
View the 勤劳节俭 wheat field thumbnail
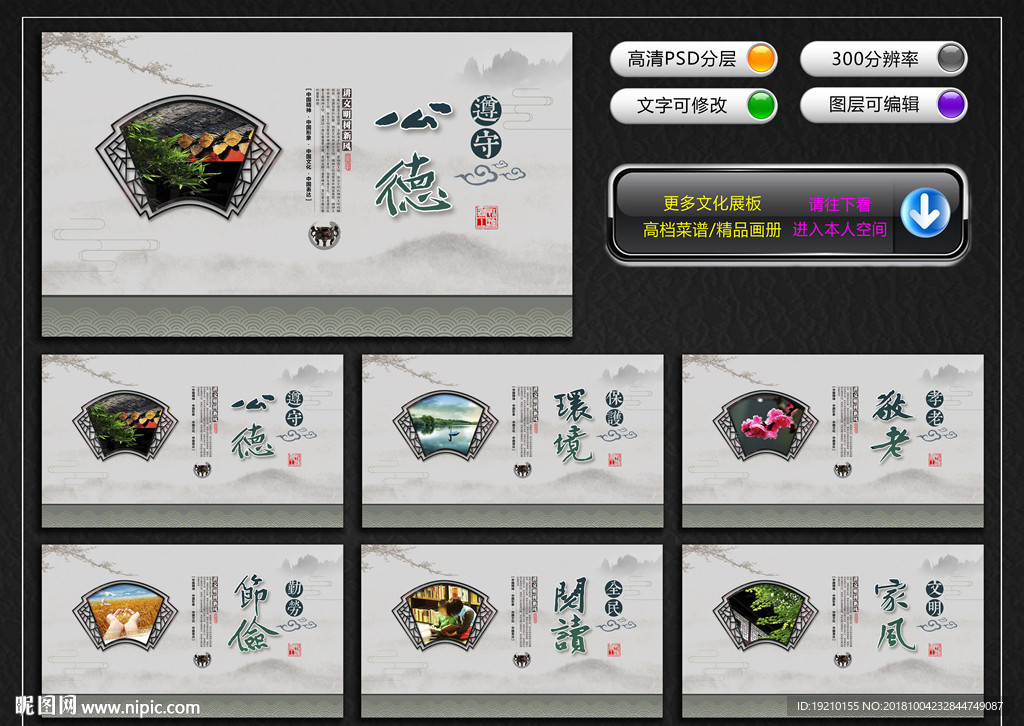point(192,630)
